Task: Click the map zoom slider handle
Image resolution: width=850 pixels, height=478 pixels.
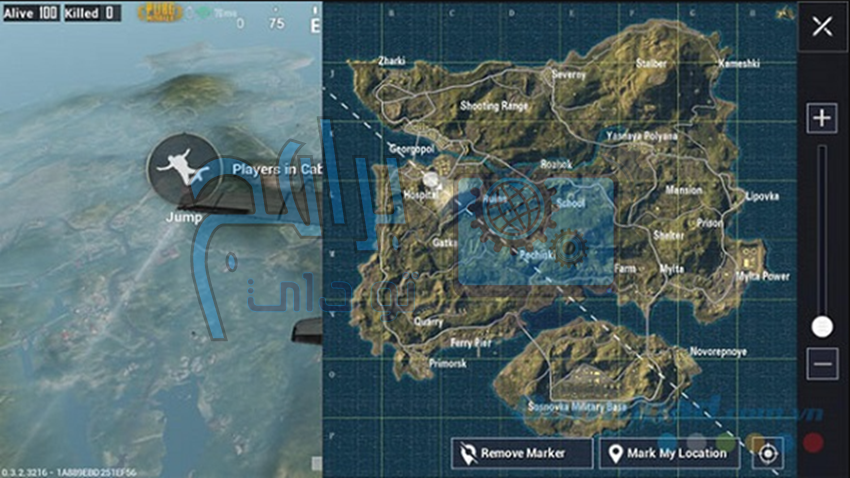Action: point(822,326)
